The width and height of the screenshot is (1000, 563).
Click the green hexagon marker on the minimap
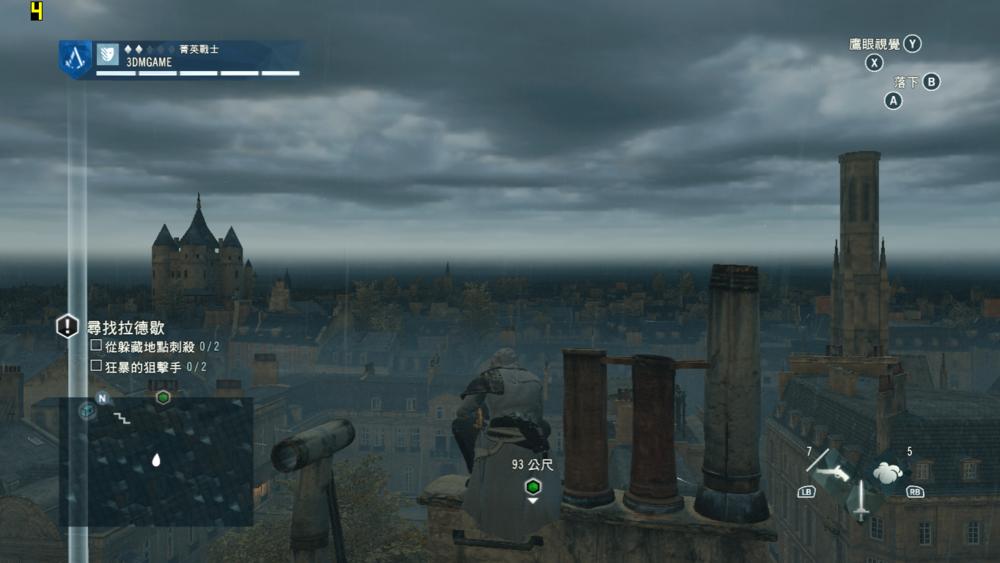(x=163, y=397)
